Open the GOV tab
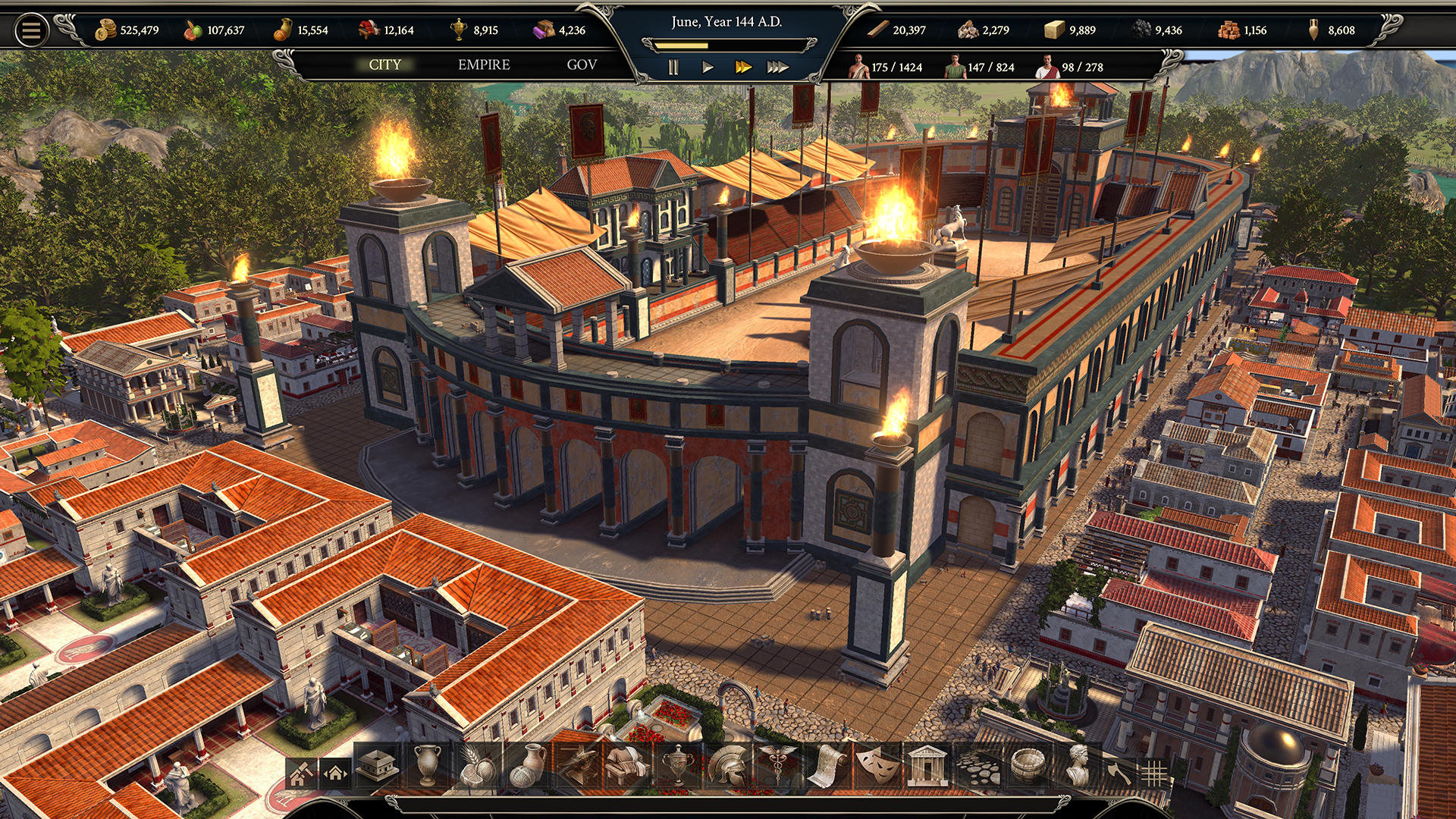 582,65
